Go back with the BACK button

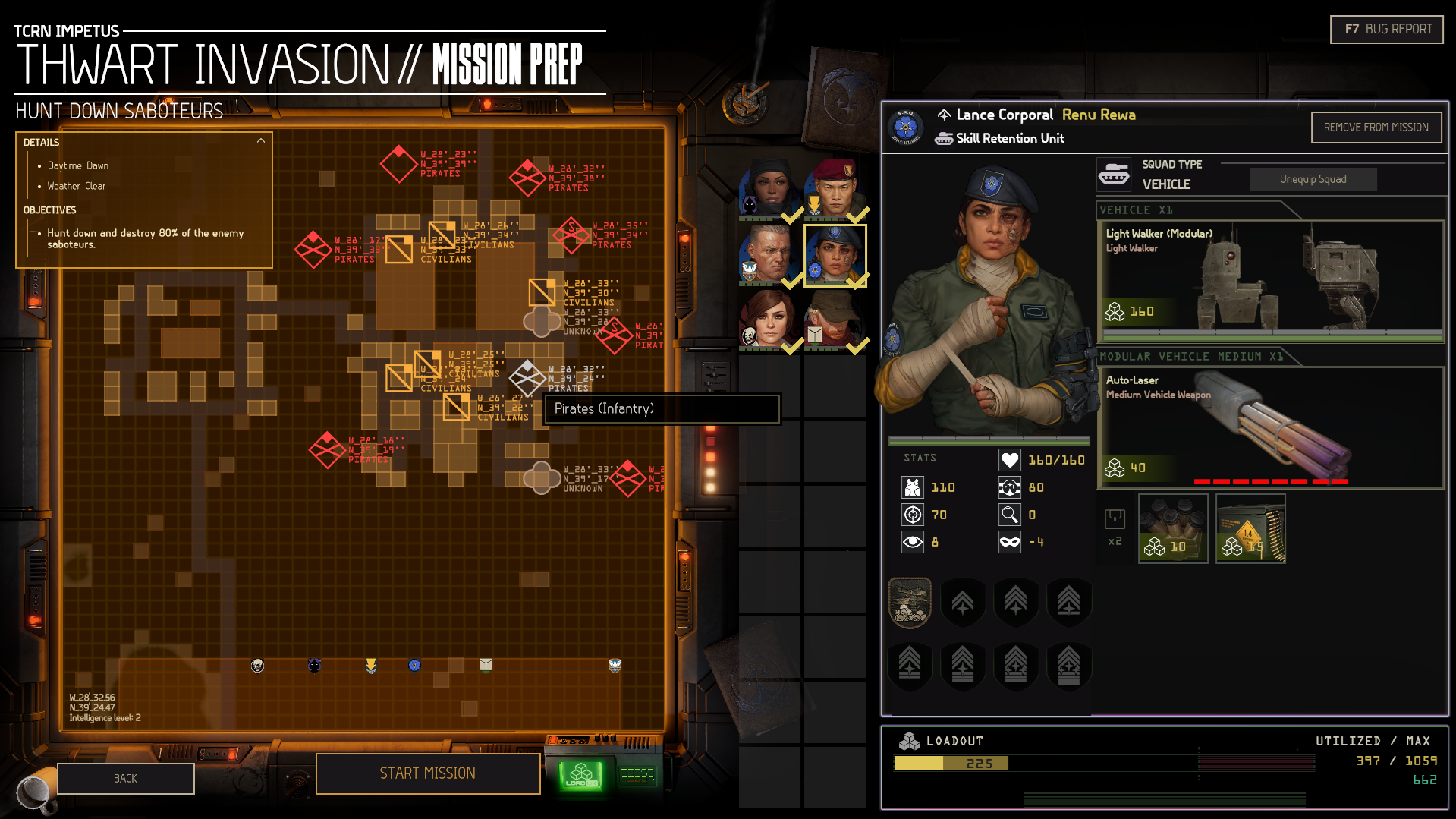pyautogui.click(x=126, y=779)
